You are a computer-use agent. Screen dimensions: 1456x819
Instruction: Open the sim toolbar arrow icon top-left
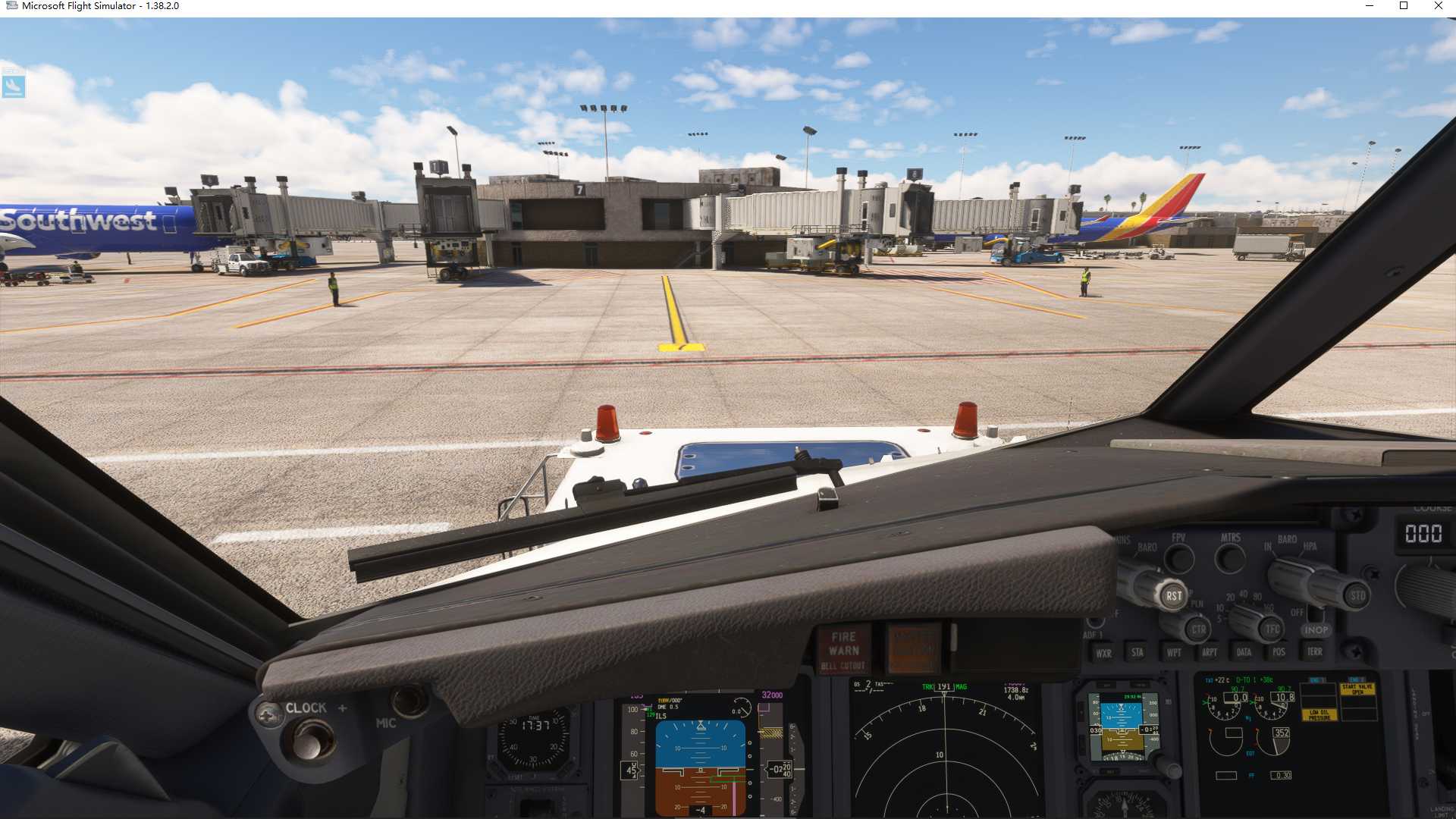click(13, 86)
